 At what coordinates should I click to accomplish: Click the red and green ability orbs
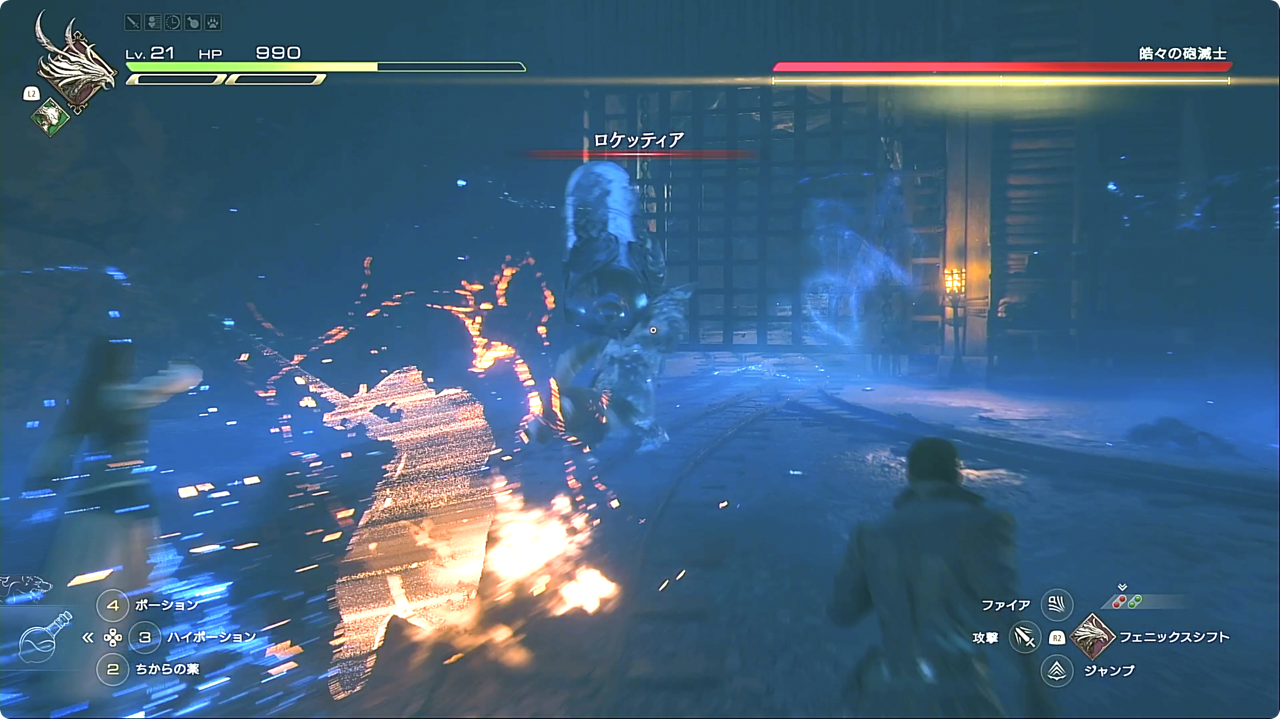click(x=1128, y=601)
